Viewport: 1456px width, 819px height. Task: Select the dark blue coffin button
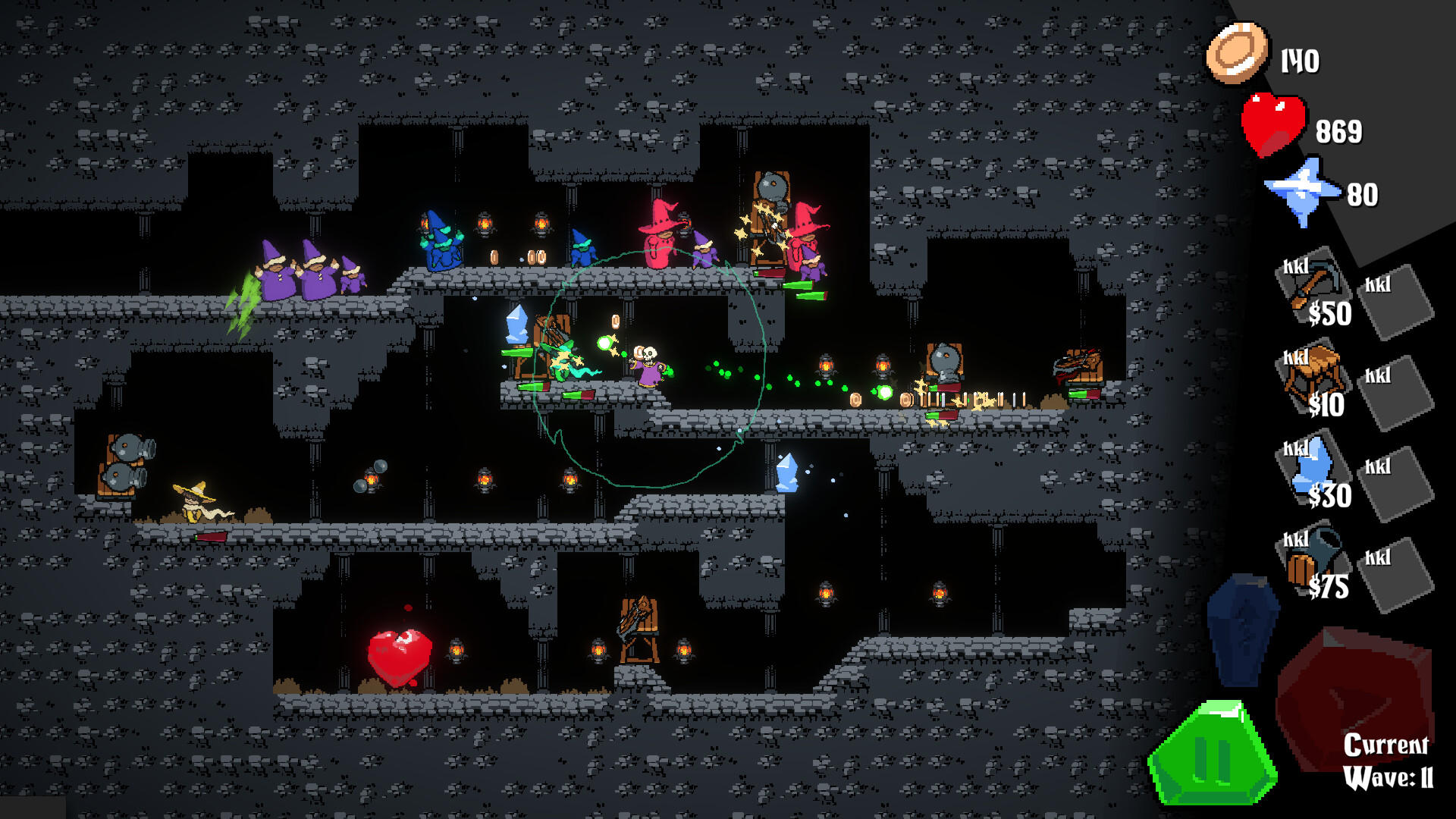pyautogui.click(x=1242, y=628)
